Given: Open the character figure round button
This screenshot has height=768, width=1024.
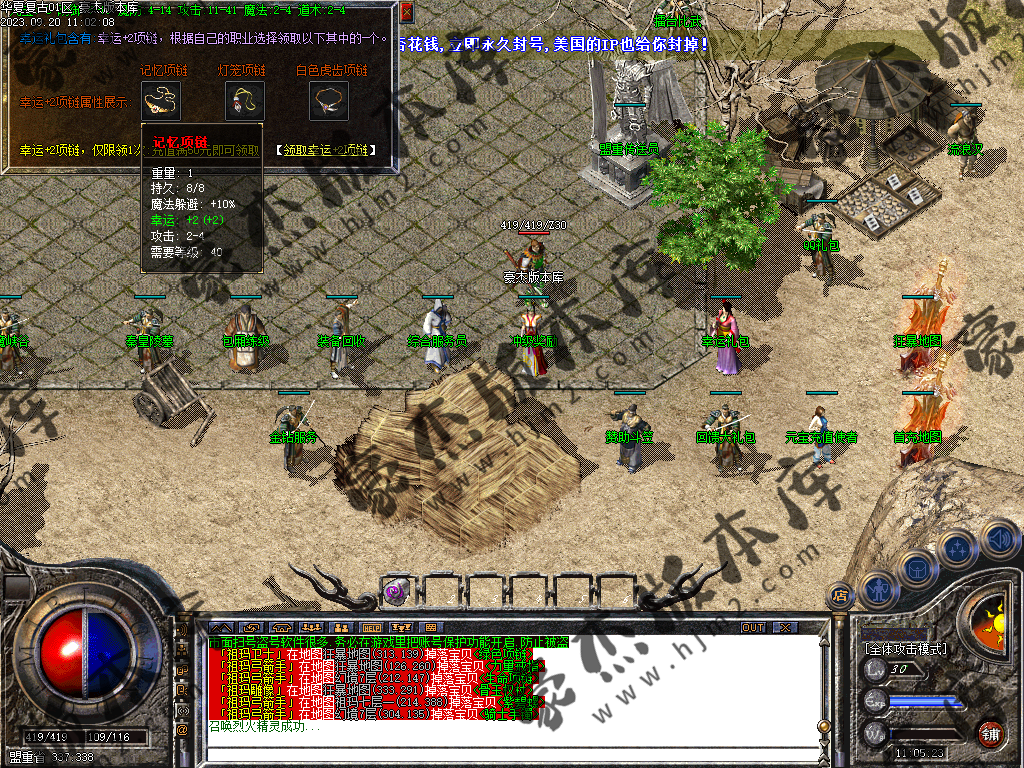Looking at the screenshot, I should (877, 588).
